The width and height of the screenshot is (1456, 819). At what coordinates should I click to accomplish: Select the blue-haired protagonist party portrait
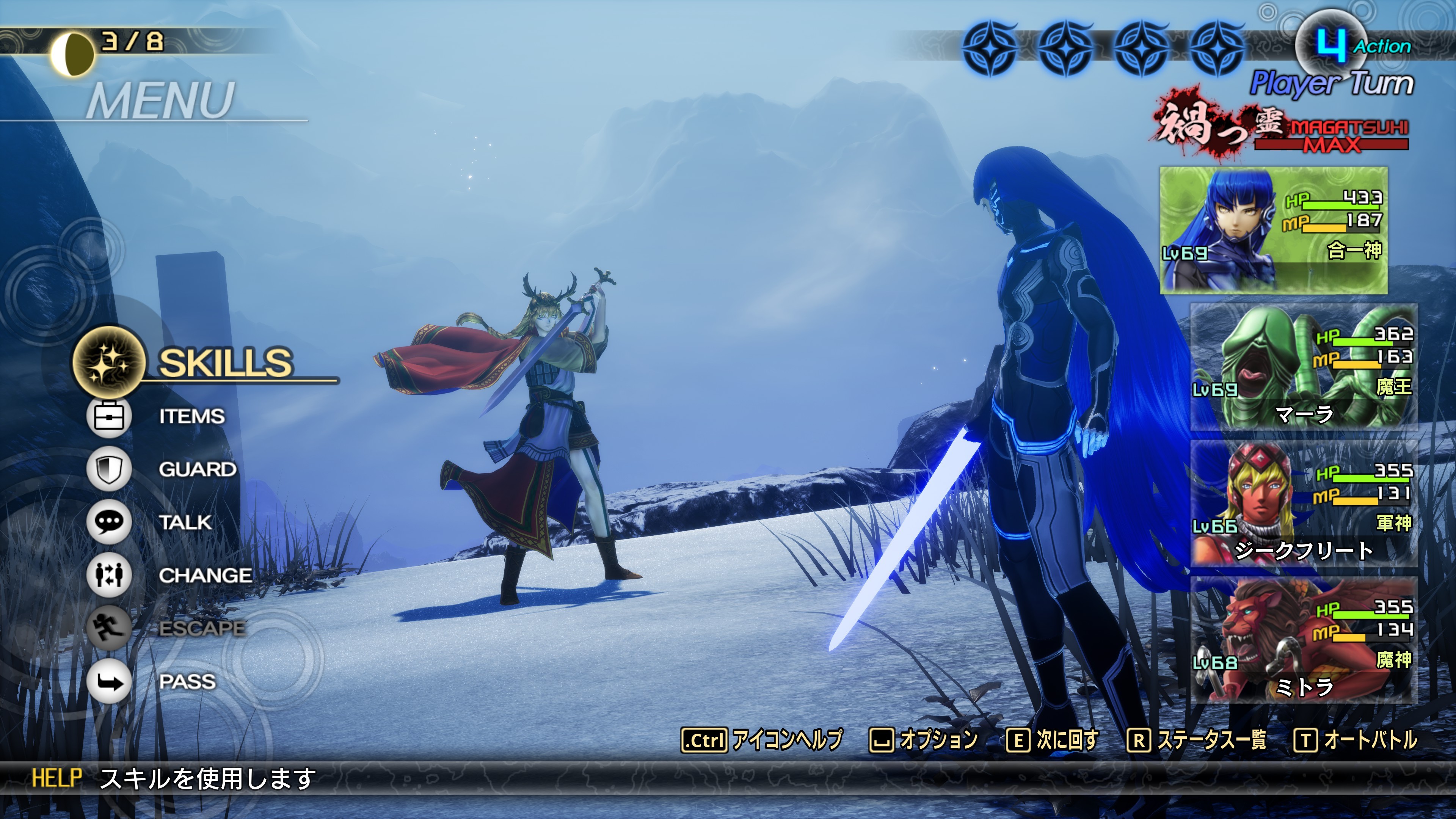pos(1274,230)
